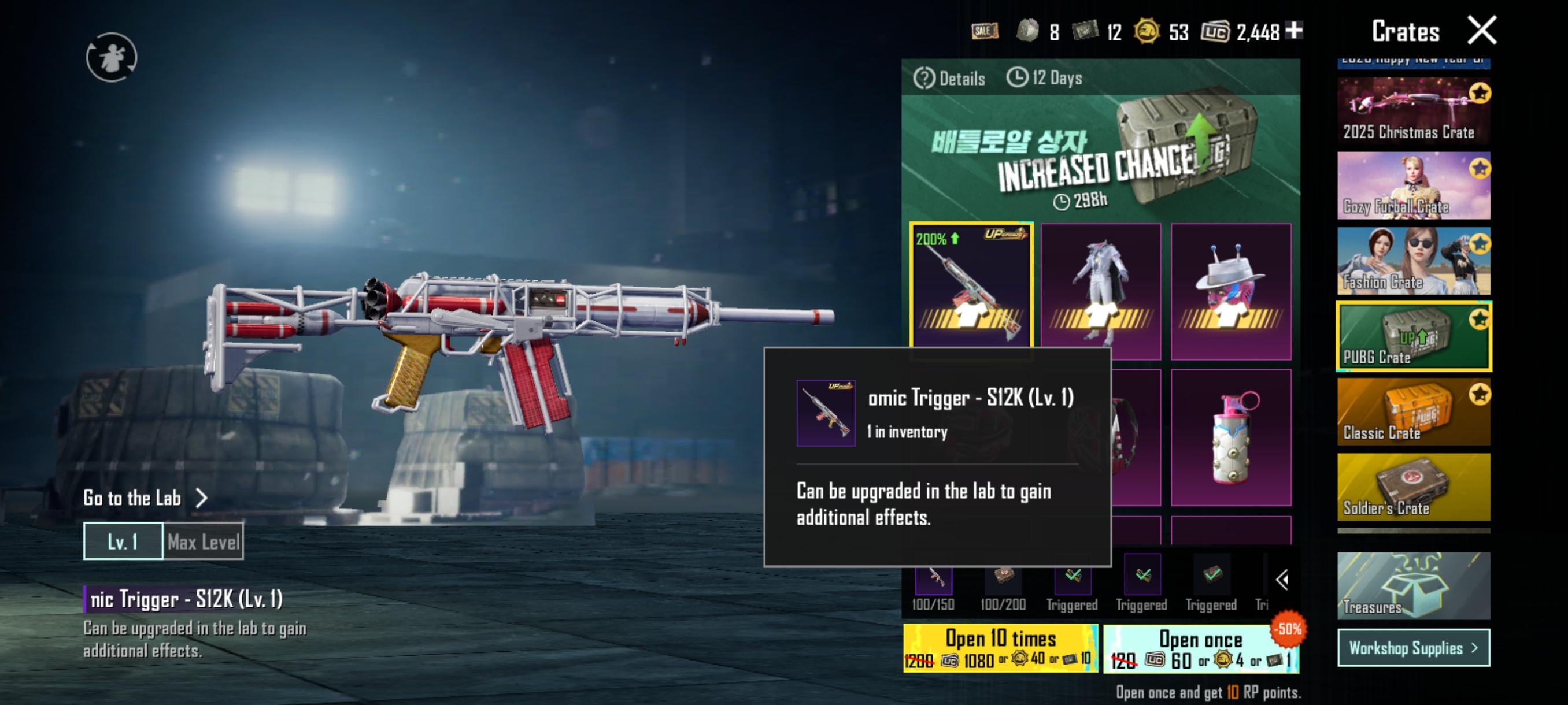Select the Fashion Crate
Image resolution: width=1568 pixels, height=705 pixels.
pos(1413,261)
